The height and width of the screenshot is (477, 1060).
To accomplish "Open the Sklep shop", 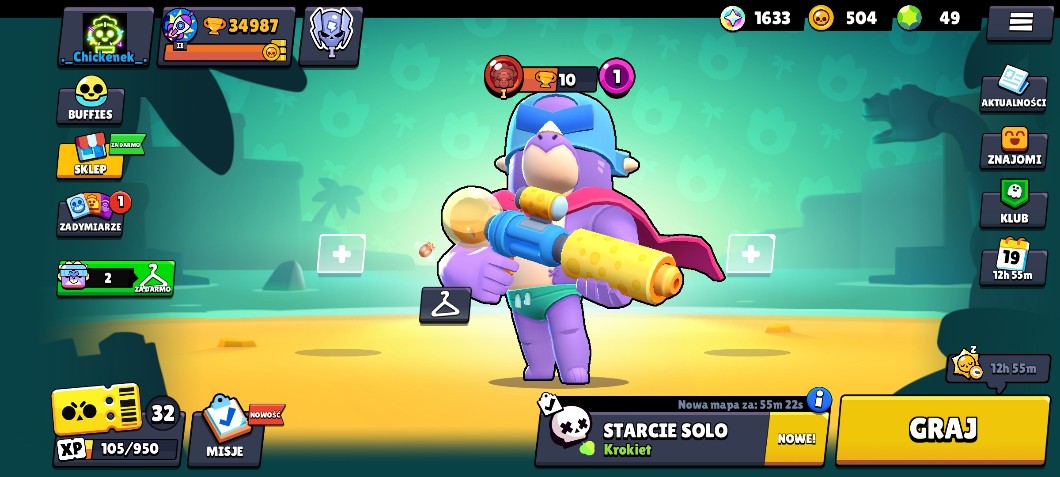I will click(89, 156).
